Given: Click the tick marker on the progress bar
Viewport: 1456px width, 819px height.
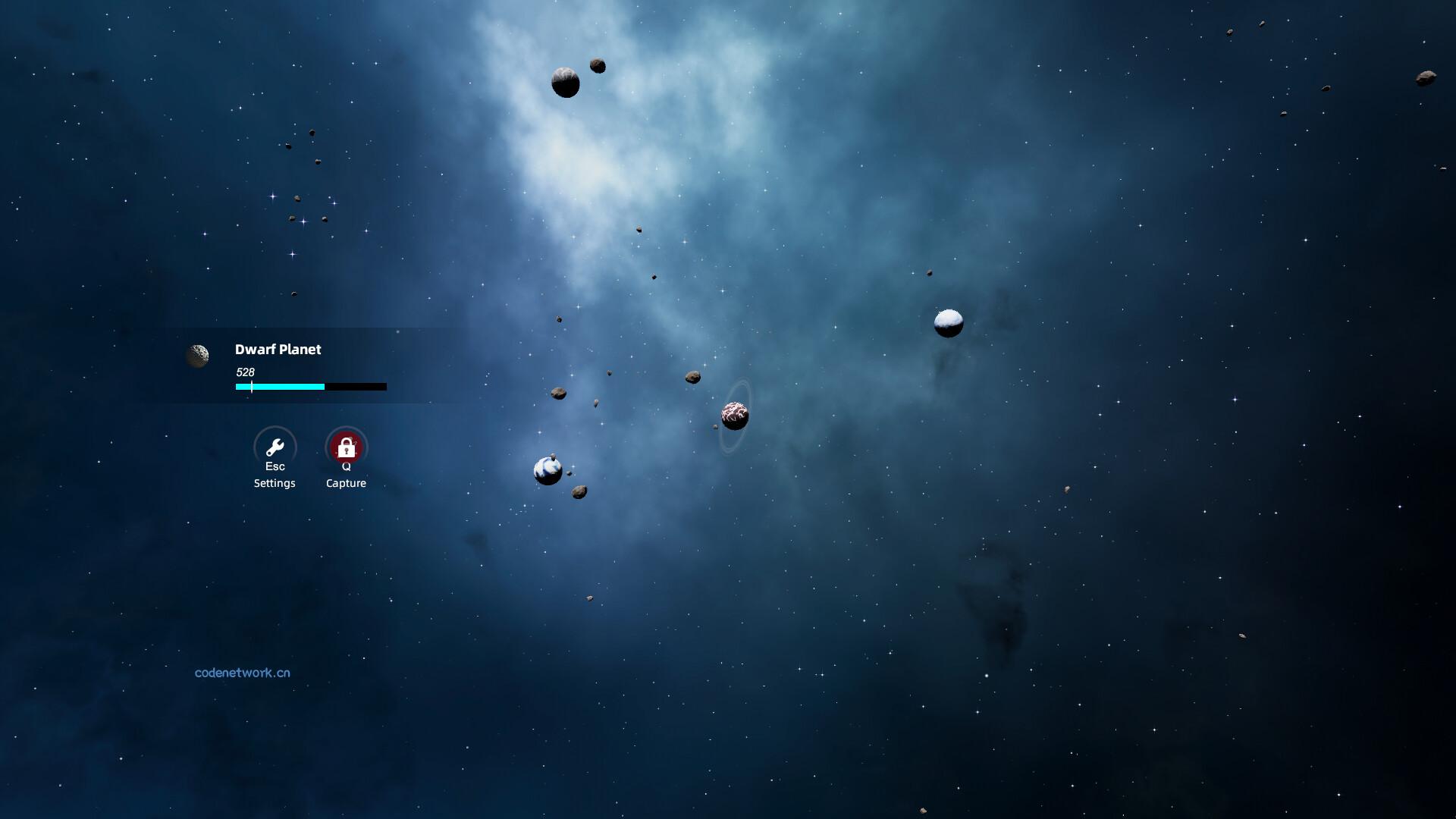Looking at the screenshot, I should pyautogui.click(x=251, y=387).
